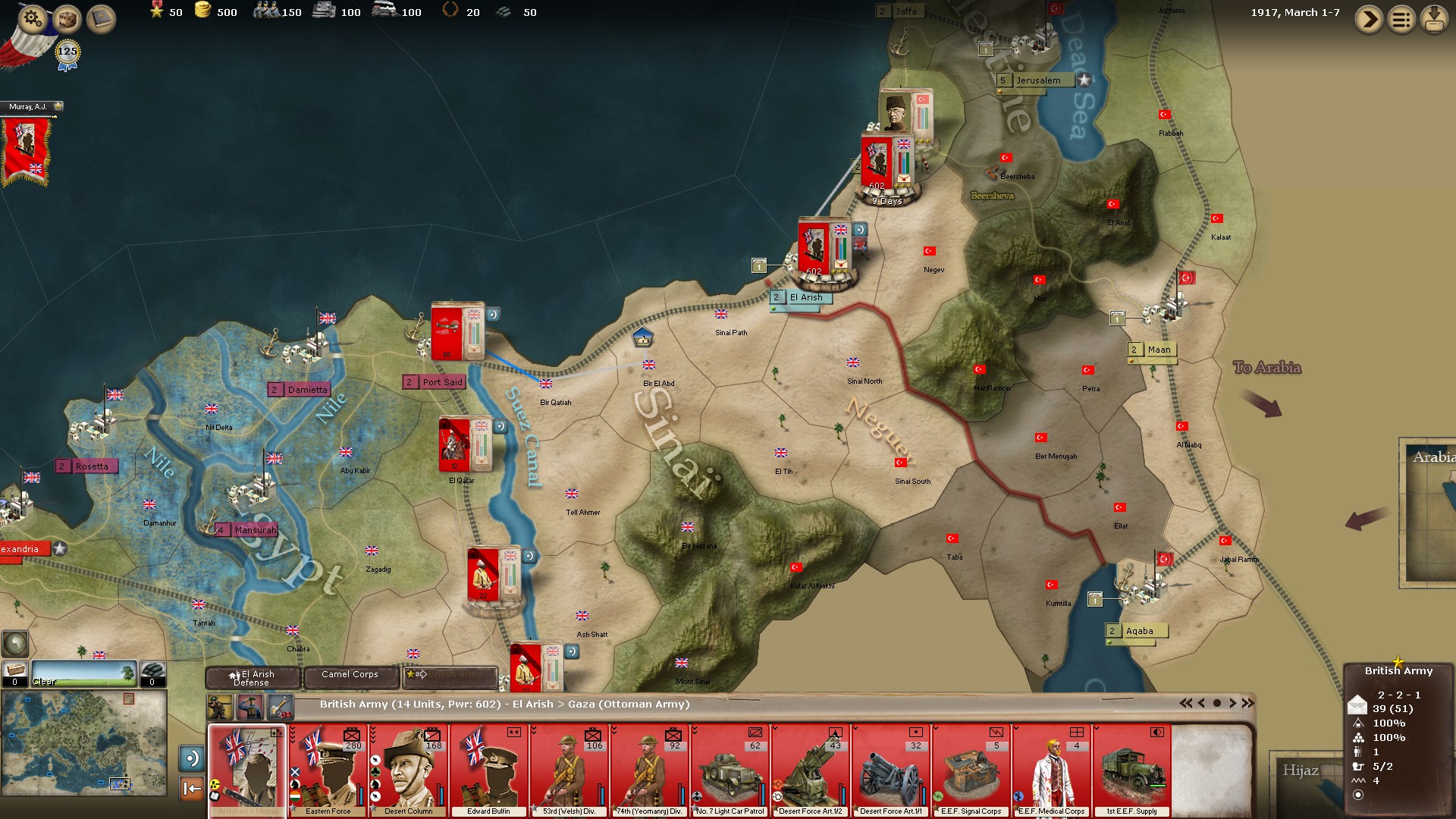Image resolution: width=1456 pixels, height=819 pixels.
Task: Pick the No. 7 Light Car Patrol card
Action: coord(730,770)
